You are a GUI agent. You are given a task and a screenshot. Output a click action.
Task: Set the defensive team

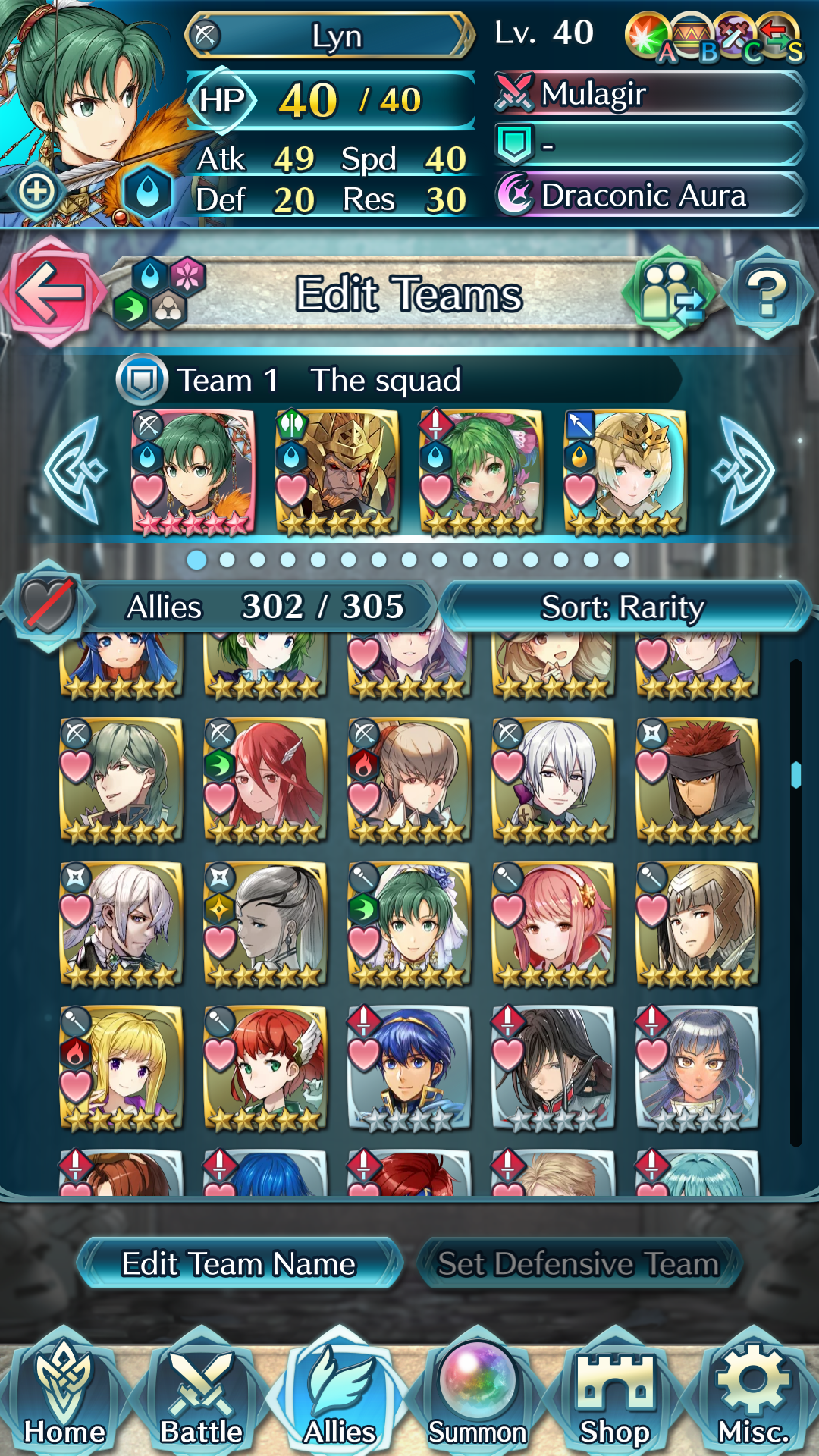point(579,1263)
